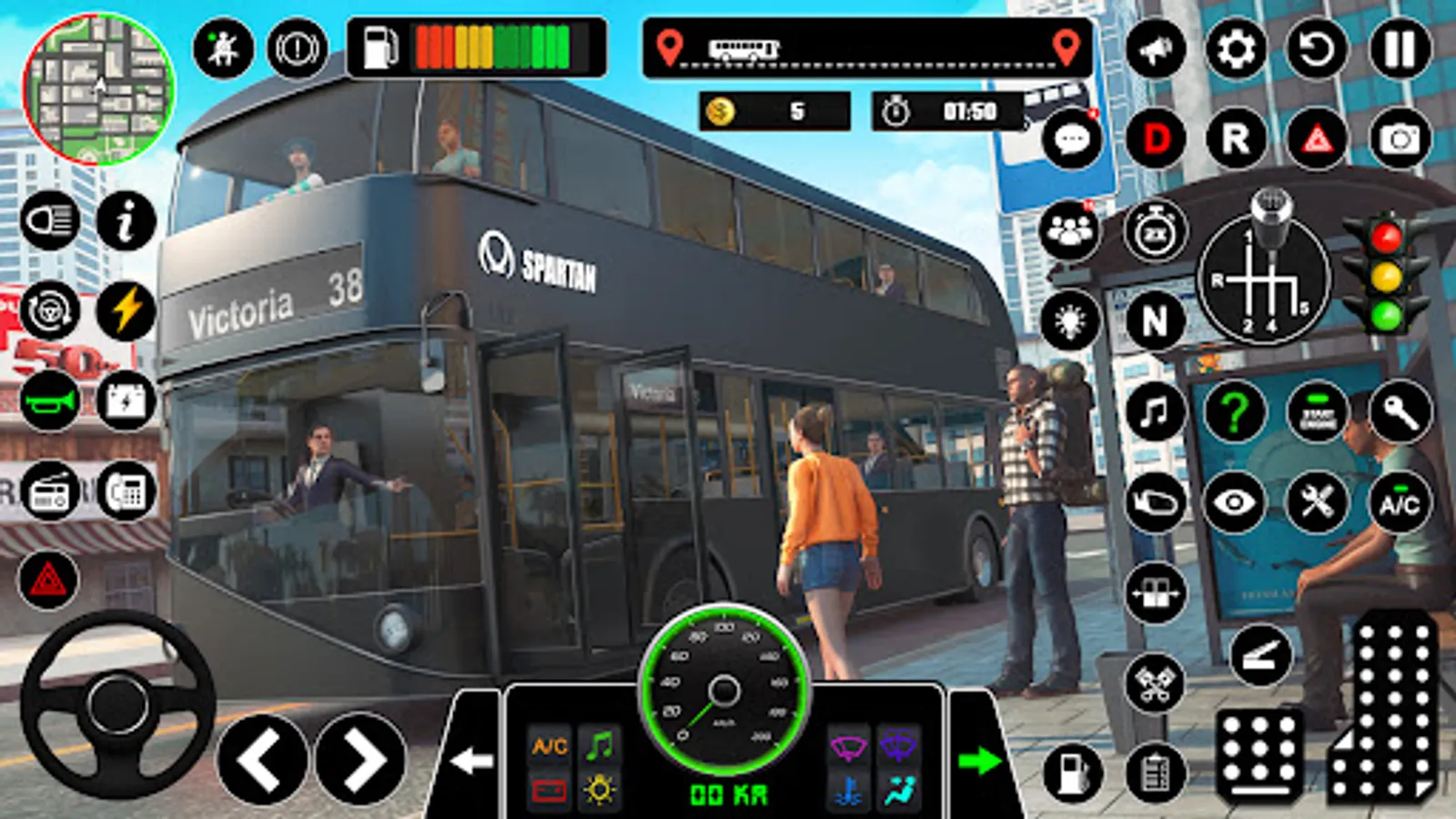Open the chat speech bubble
Screen dimensions: 1456x819
click(x=1071, y=140)
